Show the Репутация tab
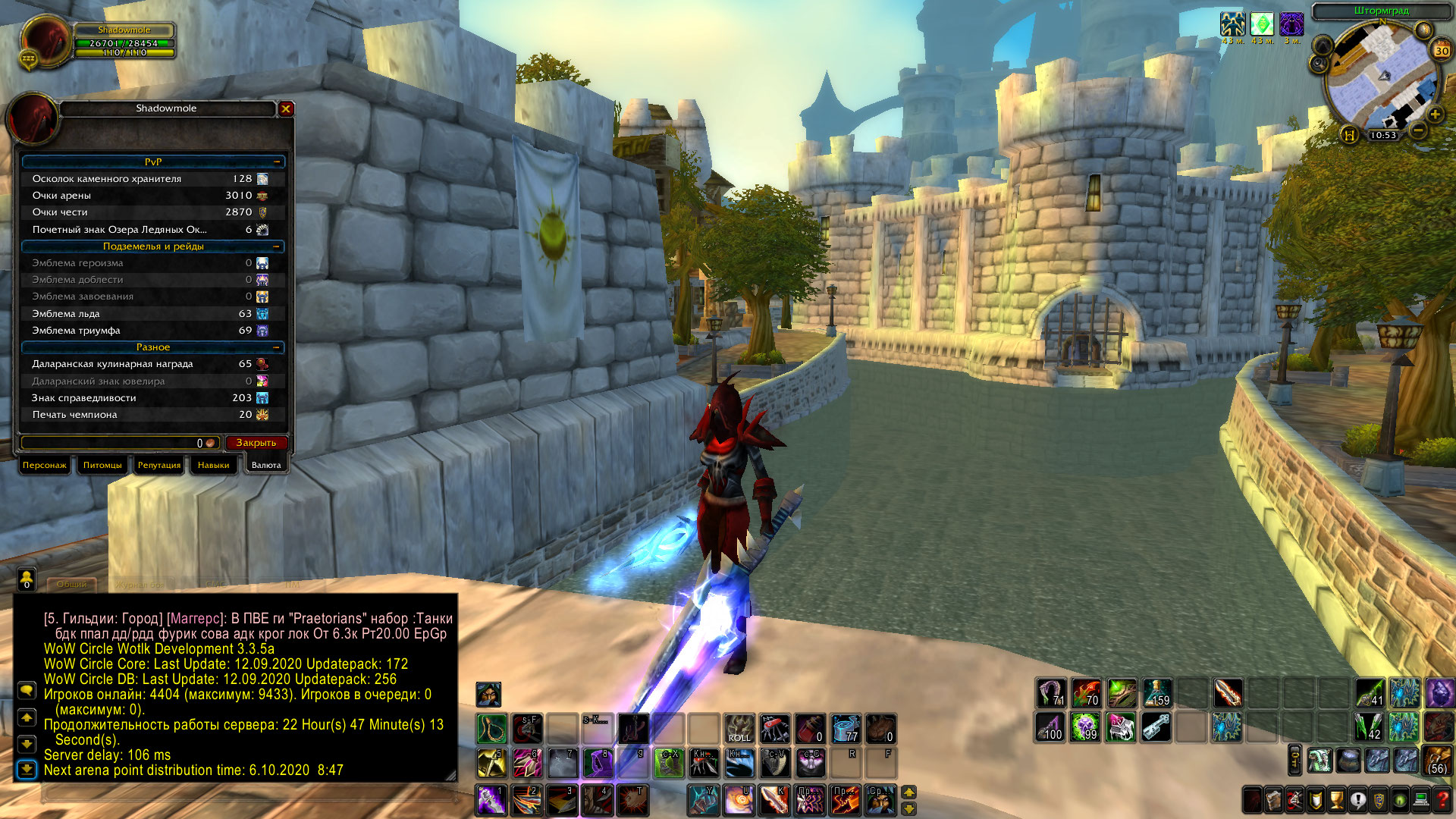 tap(159, 465)
